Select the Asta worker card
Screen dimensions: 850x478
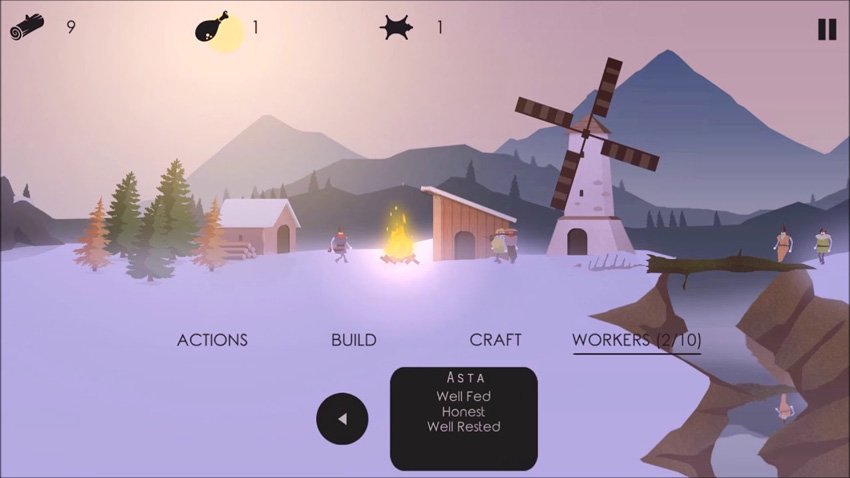coord(463,418)
